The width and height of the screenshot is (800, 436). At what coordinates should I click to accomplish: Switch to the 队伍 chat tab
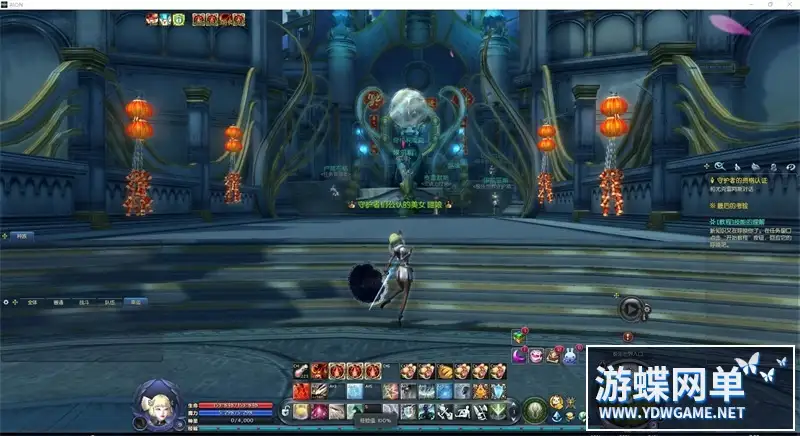(x=109, y=301)
